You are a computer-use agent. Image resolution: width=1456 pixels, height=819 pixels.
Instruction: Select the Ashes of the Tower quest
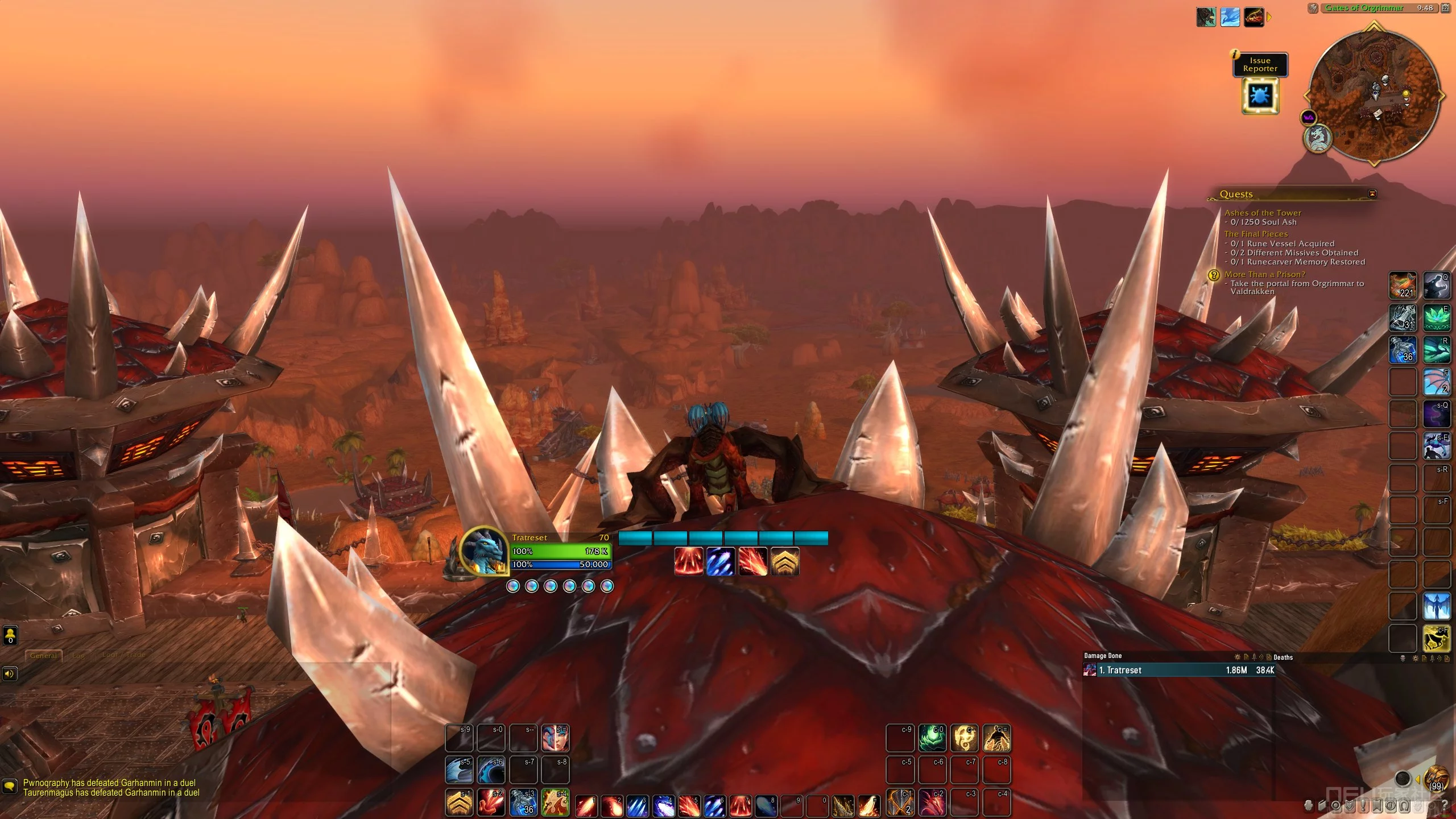(1263, 213)
